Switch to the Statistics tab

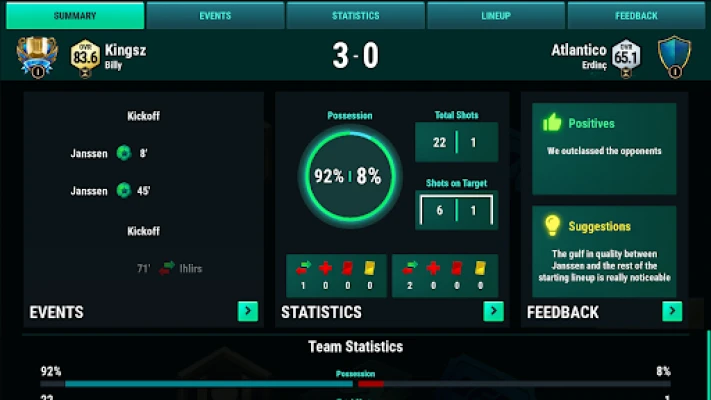pos(355,16)
